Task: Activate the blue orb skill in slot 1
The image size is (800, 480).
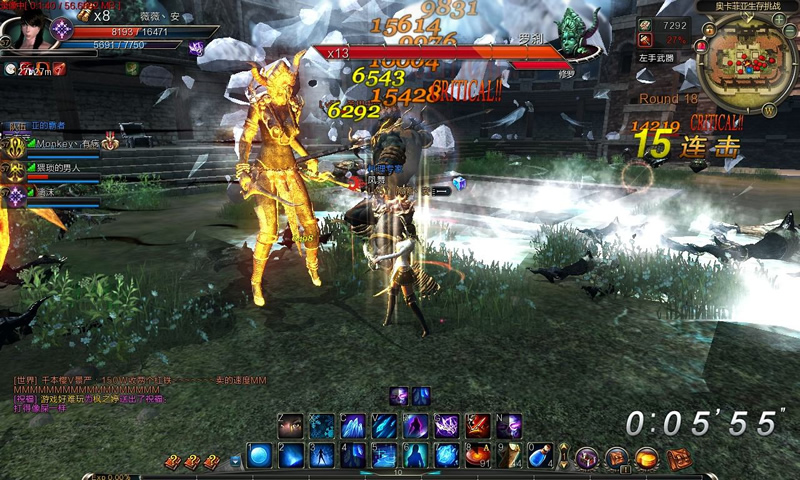Action: click(x=261, y=456)
